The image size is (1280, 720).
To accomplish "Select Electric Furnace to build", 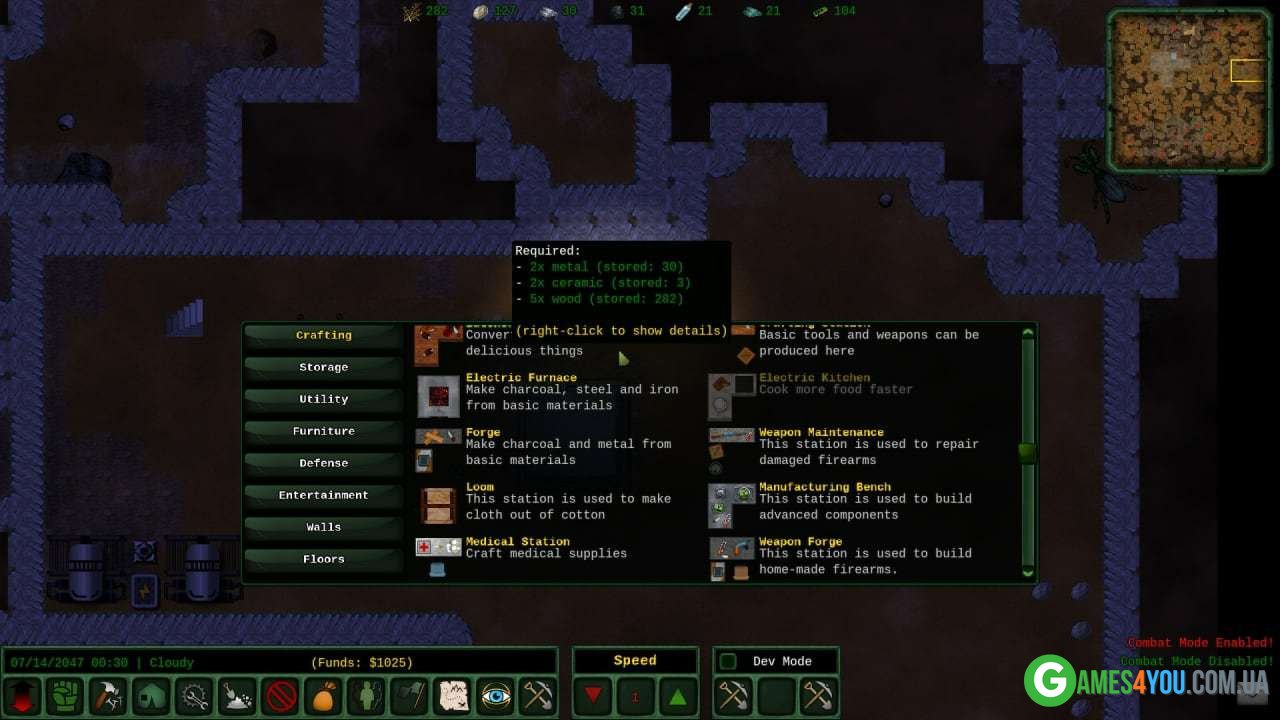I will point(521,378).
